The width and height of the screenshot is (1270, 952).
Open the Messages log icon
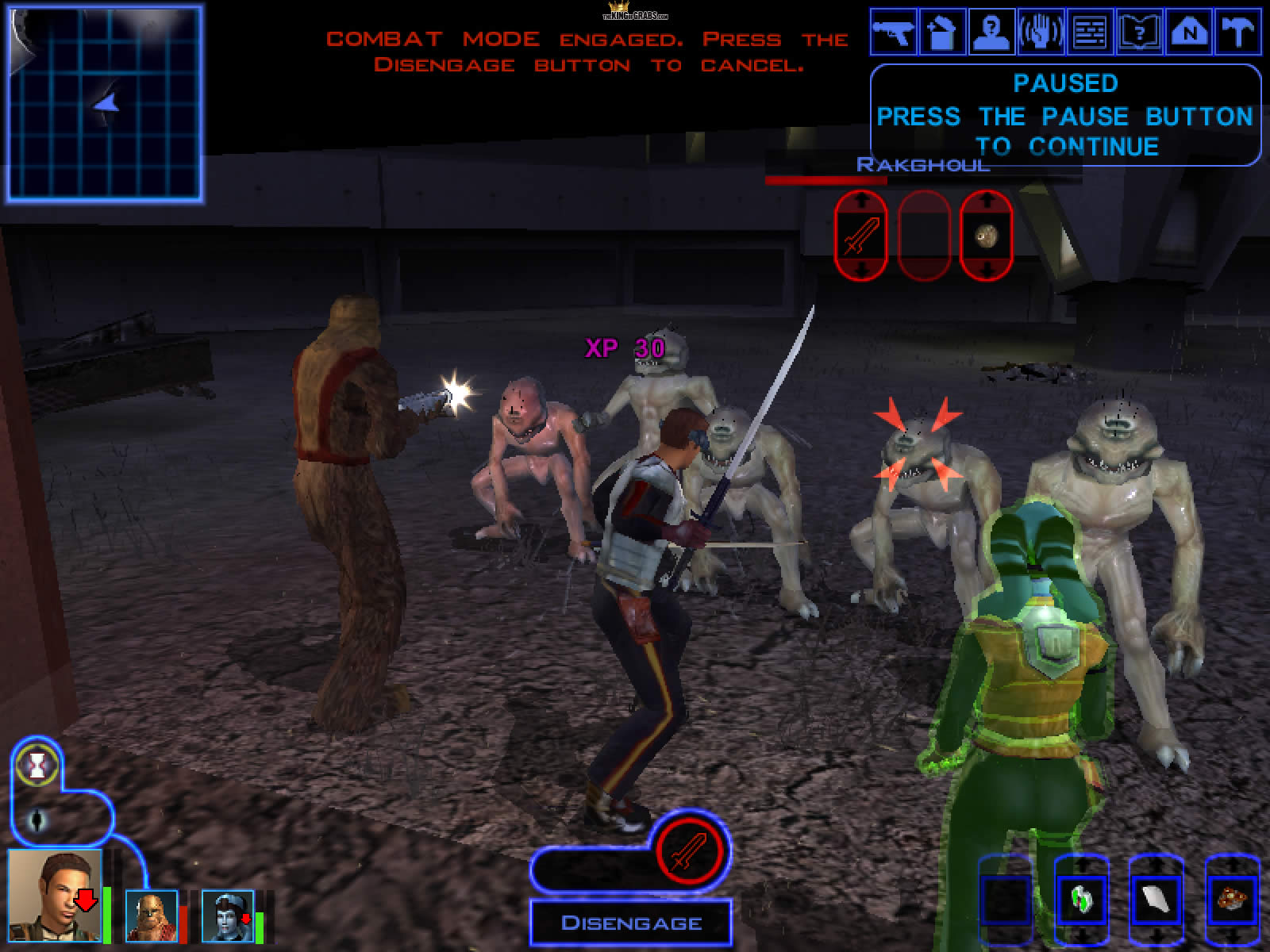1090,33
